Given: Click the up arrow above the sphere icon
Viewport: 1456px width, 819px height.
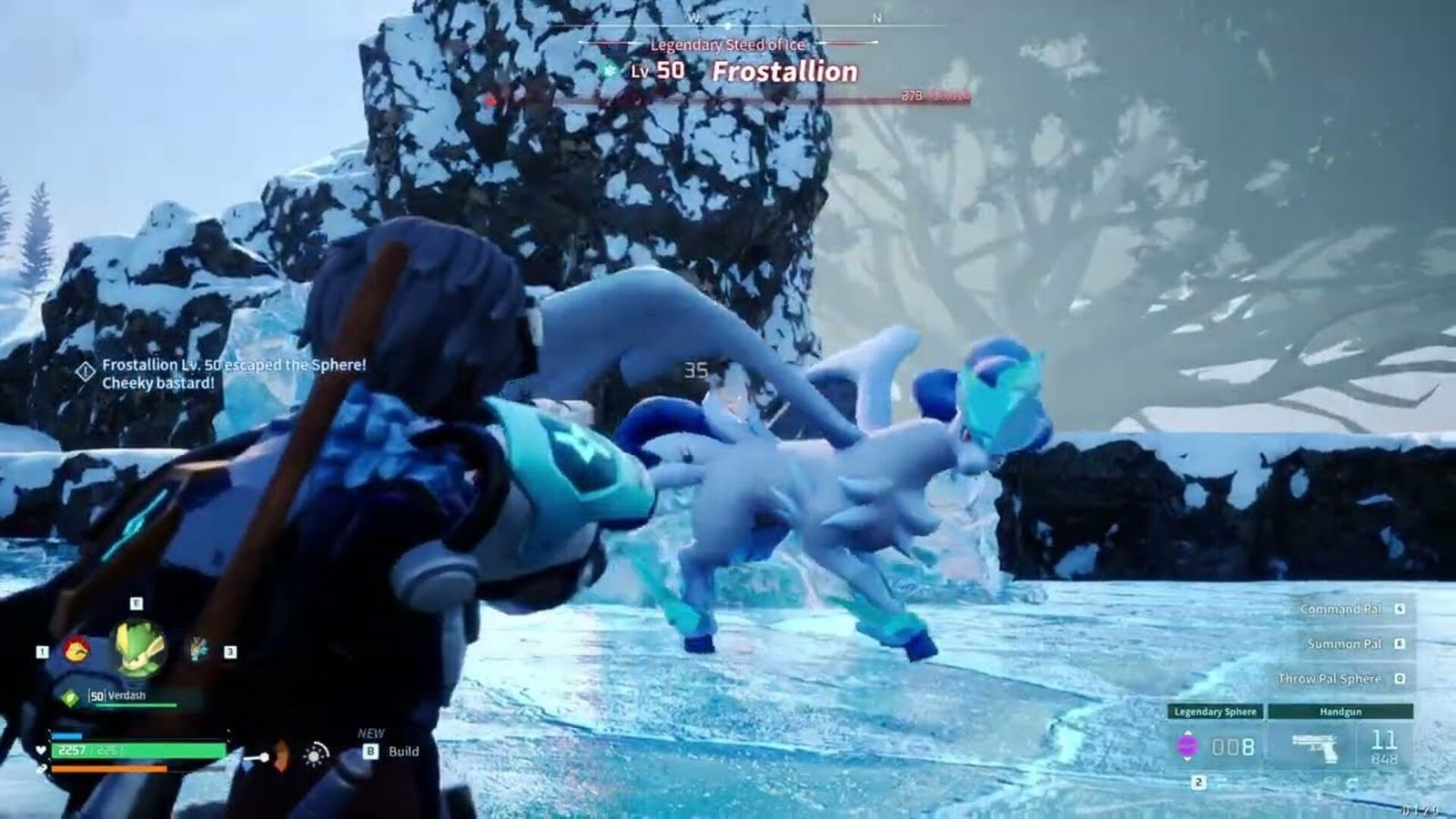Looking at the screenshot, I should click(x=1188, y=732).
